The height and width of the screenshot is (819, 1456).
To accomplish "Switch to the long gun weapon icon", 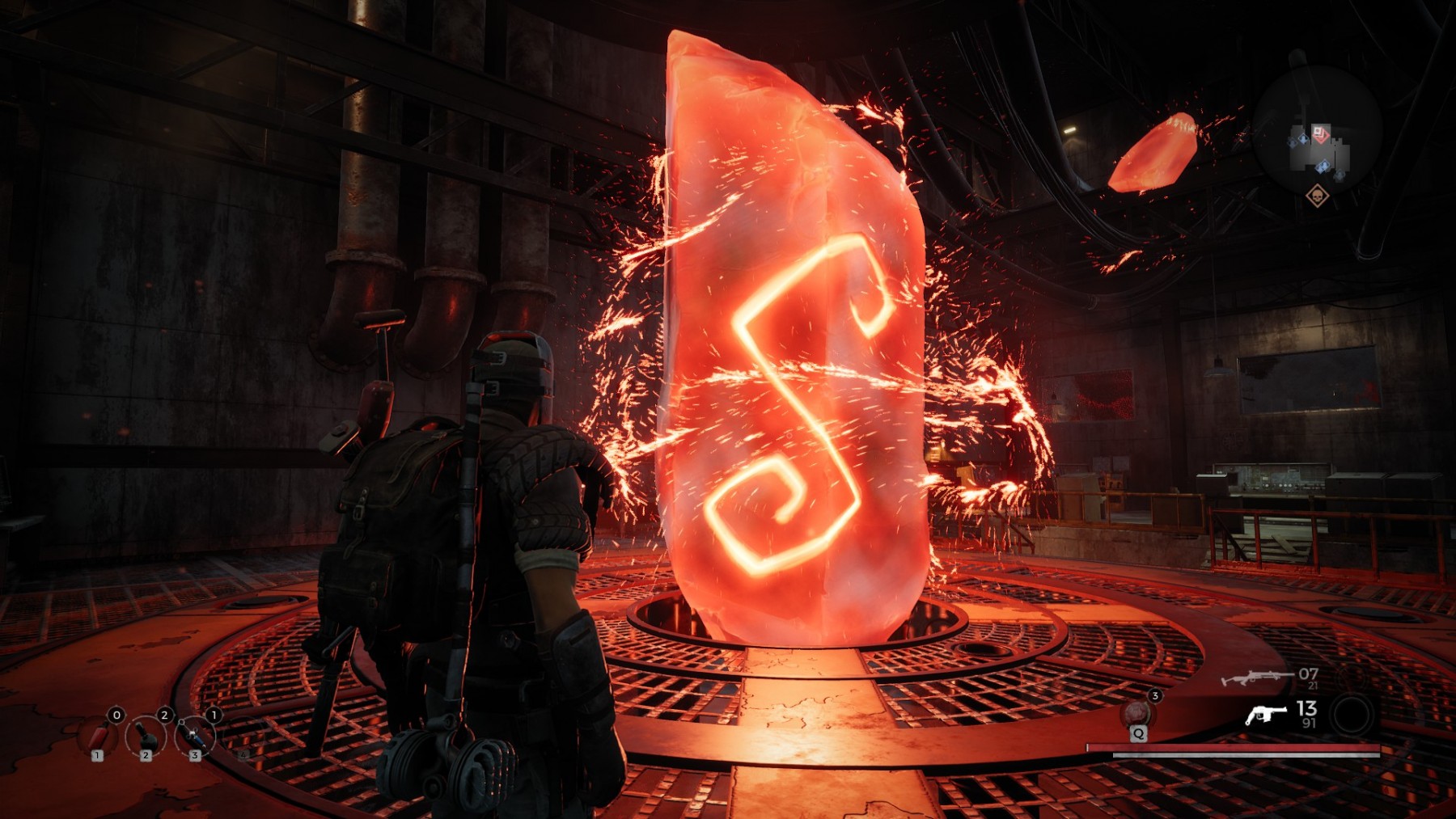I will (x=1255, y=677).
